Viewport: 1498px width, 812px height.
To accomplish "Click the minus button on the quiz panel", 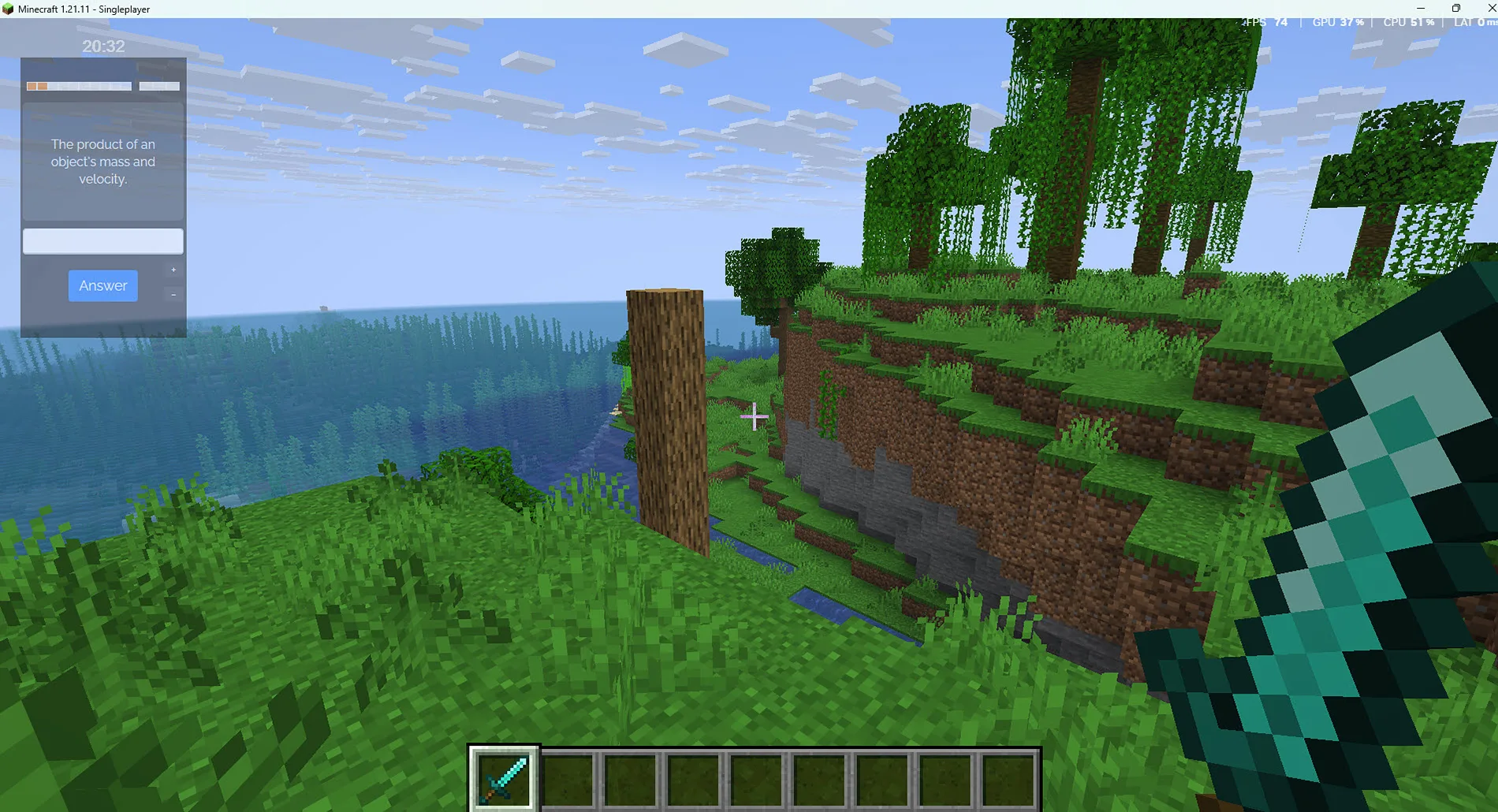I will pos(173,295).
